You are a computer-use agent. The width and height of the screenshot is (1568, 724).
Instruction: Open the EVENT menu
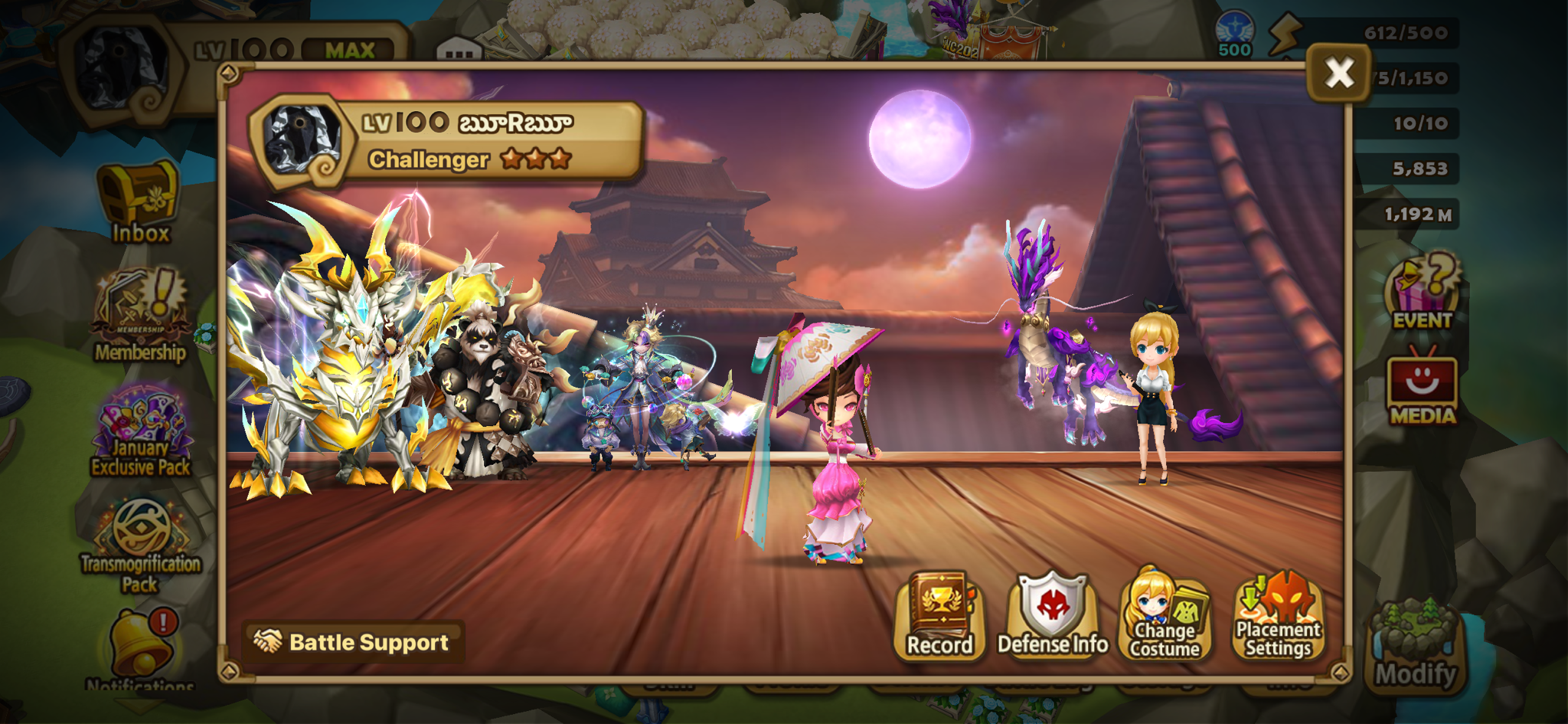click(x=1423, y=292)
